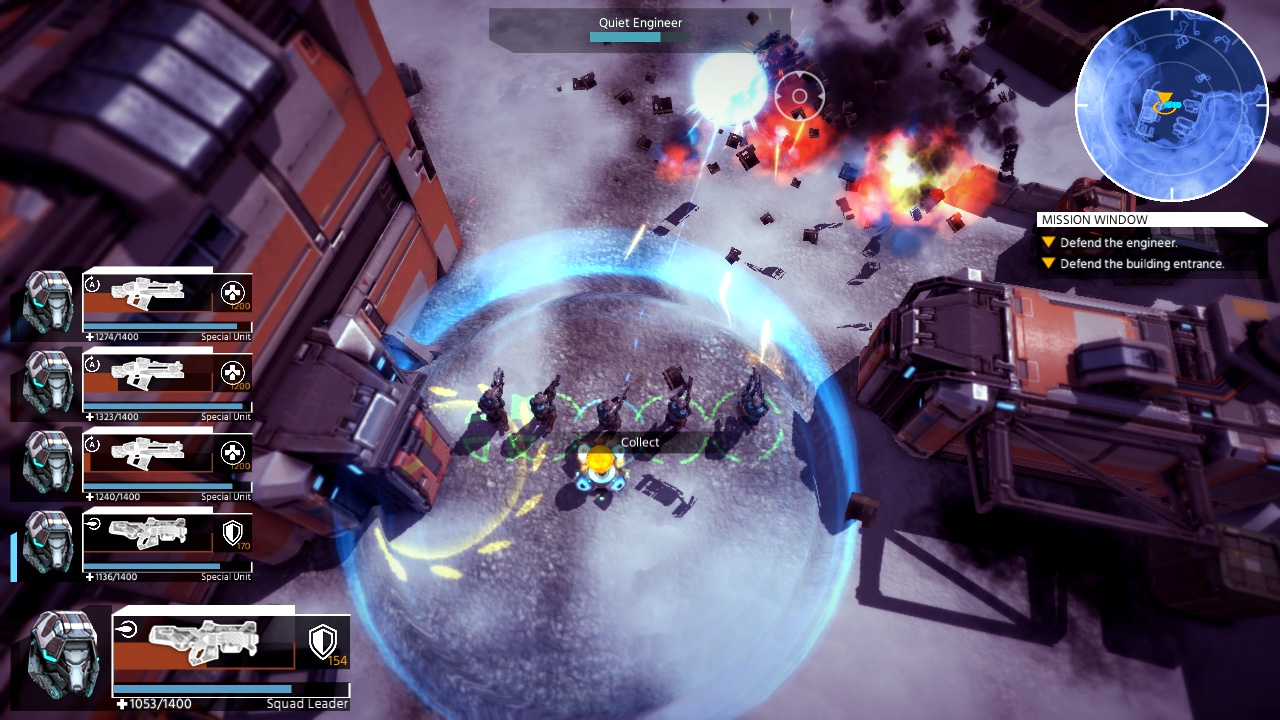Click the Collect prompt label
The image size is (1280, 720).
tap(640, 443)
